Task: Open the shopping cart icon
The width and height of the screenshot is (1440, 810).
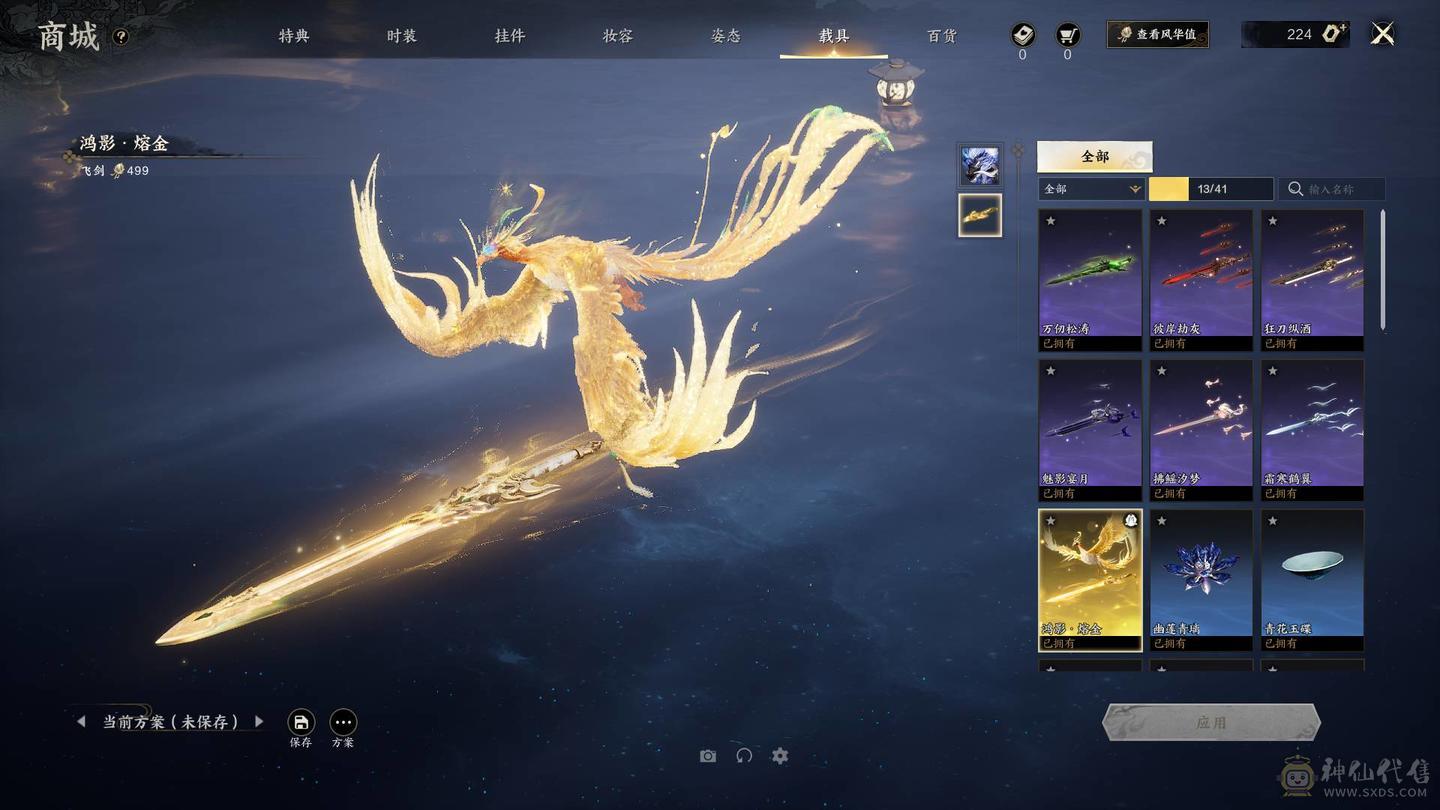Action: 1067,35
